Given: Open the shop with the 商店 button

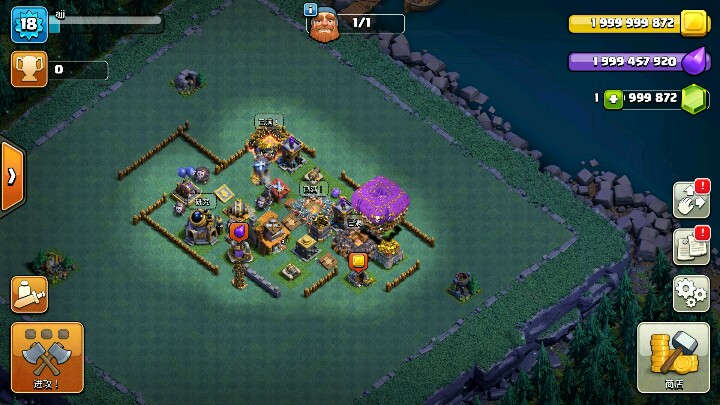Looking at the screenshot, I should click(x=672, y=357).
